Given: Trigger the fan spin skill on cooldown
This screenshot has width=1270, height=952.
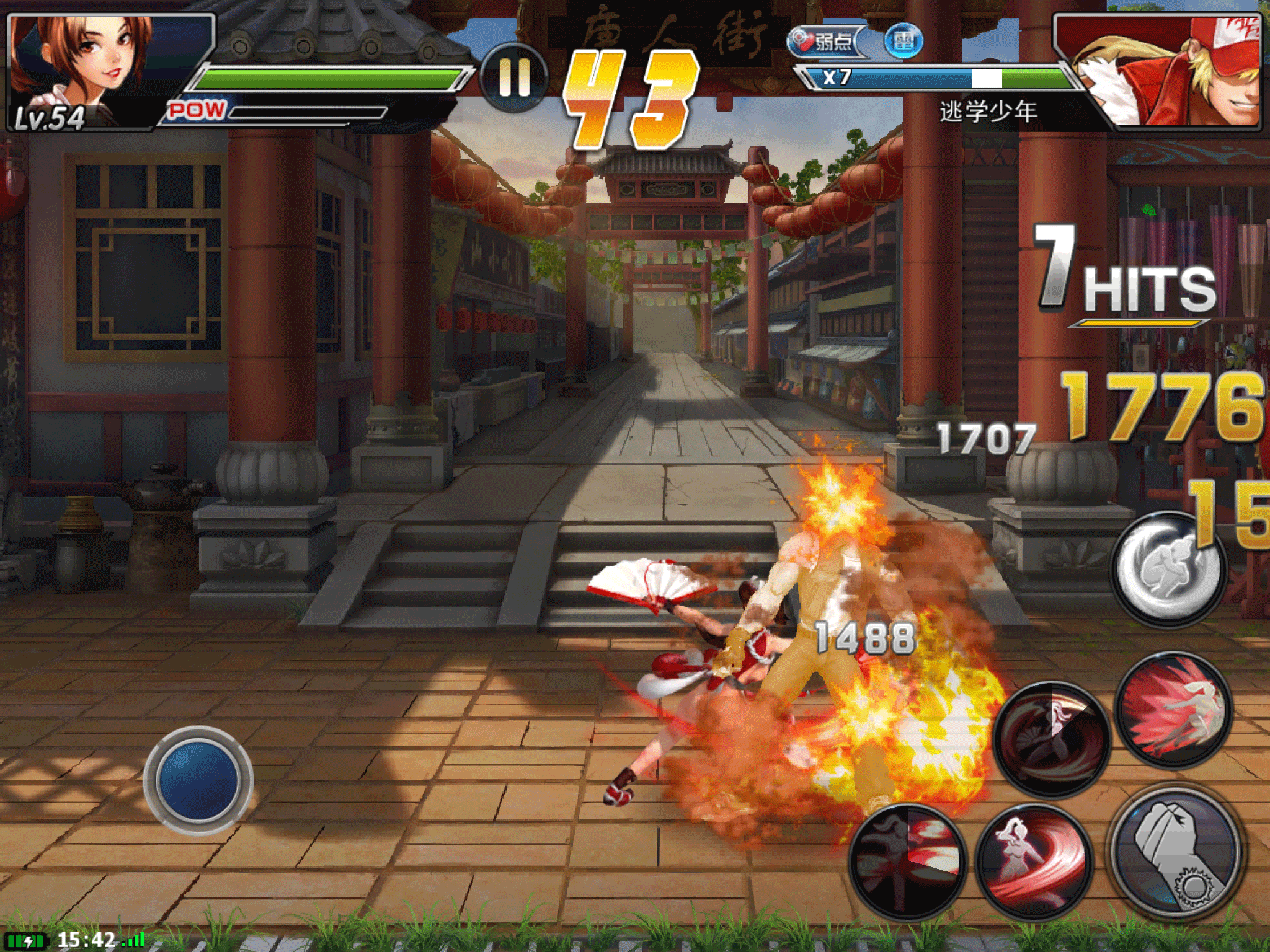Looking at the screenshot, I should coord(1052,739).
